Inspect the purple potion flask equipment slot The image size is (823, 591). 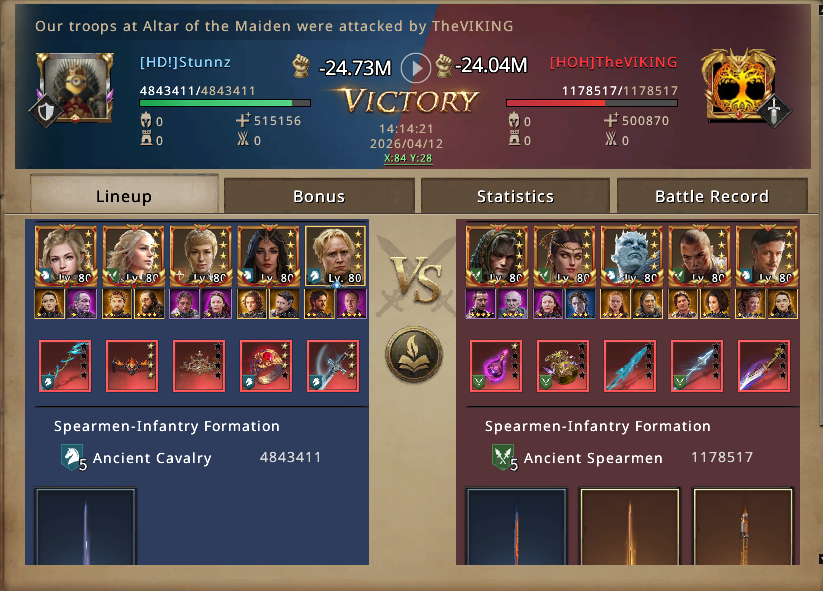tap(496, 366)
